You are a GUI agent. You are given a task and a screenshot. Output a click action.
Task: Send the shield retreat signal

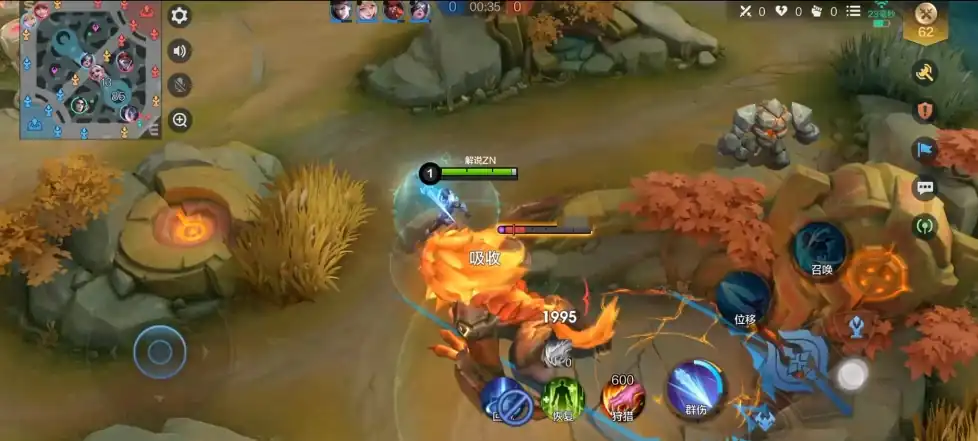pyautogui.click(x=925, y=110)
